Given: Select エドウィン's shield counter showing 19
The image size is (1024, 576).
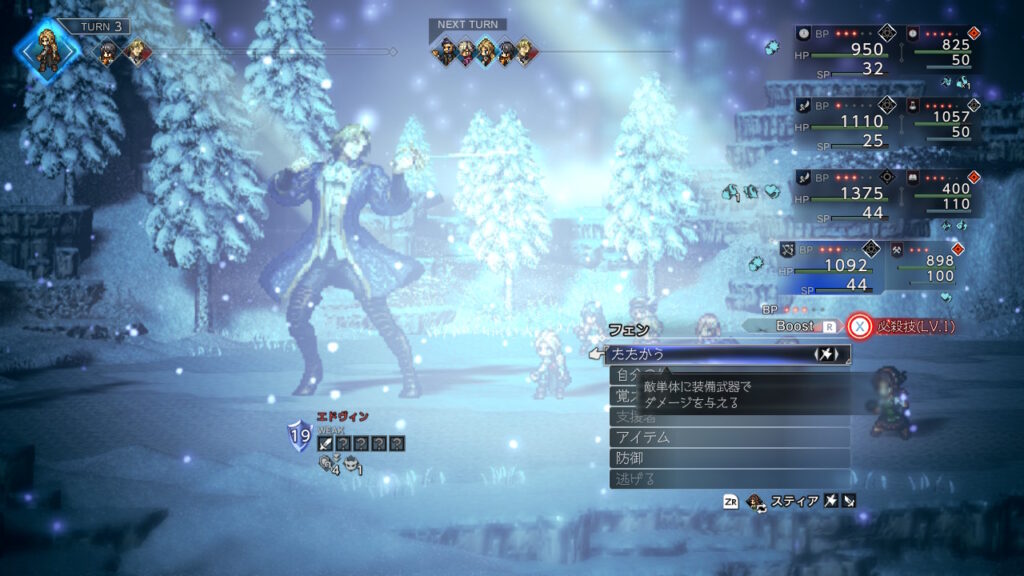Looking at the screenshot, I should pos(299,435).
